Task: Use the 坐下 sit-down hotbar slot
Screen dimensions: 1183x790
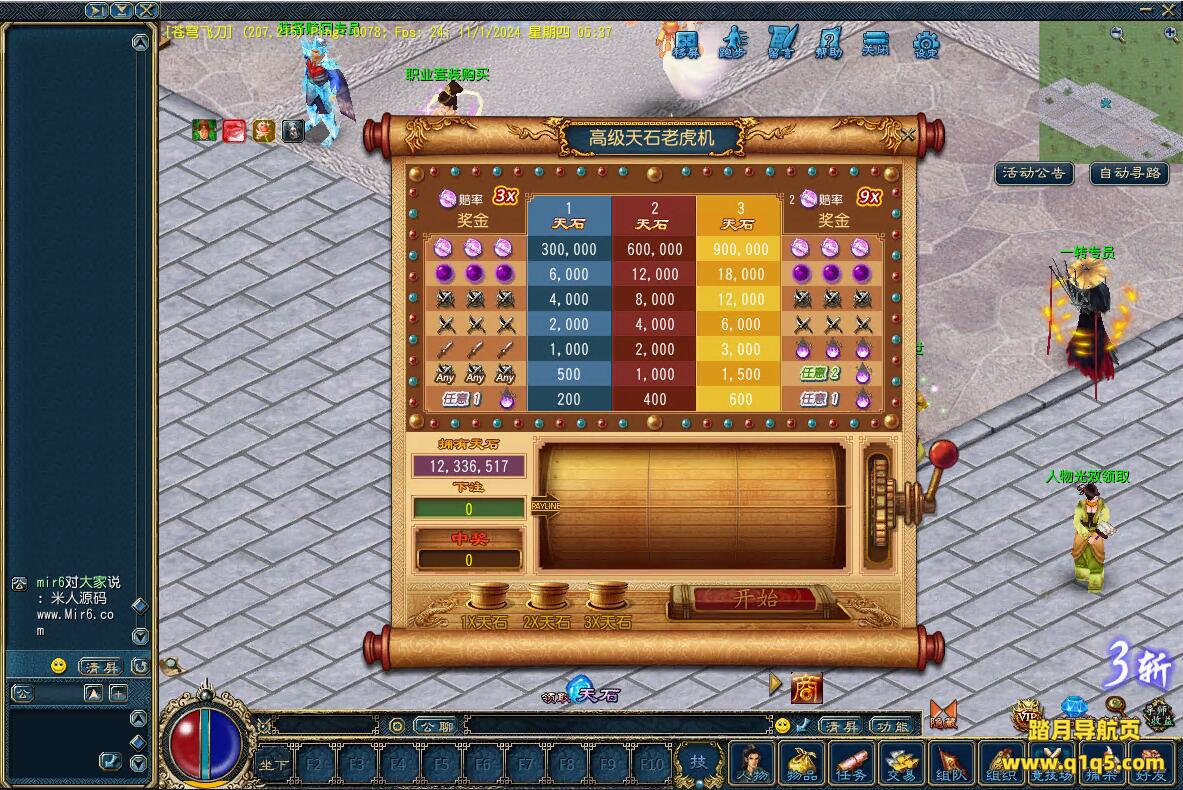Action: click(274, 765)
